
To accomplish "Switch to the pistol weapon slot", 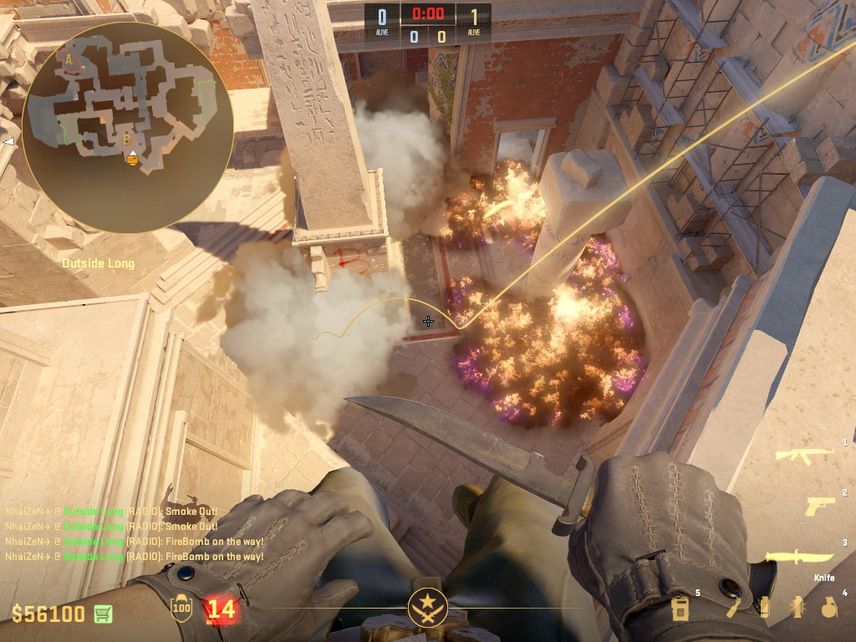I will [820, 506].
